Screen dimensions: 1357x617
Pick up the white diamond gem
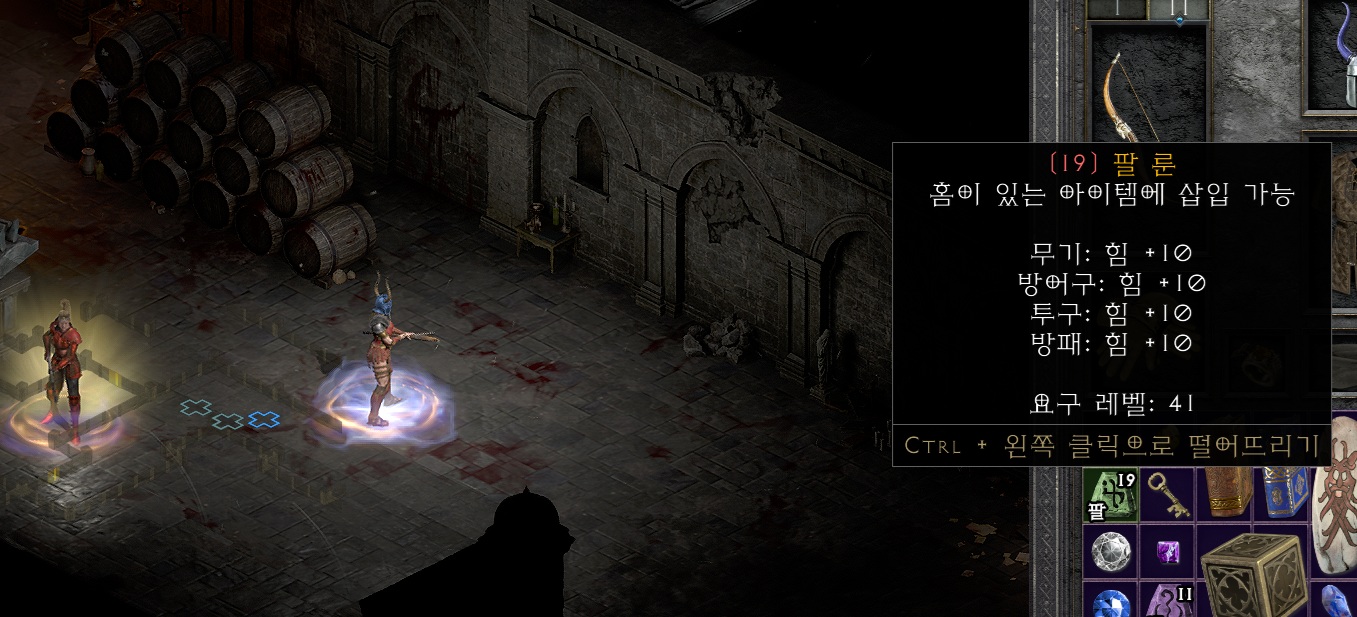(1111, 551)
